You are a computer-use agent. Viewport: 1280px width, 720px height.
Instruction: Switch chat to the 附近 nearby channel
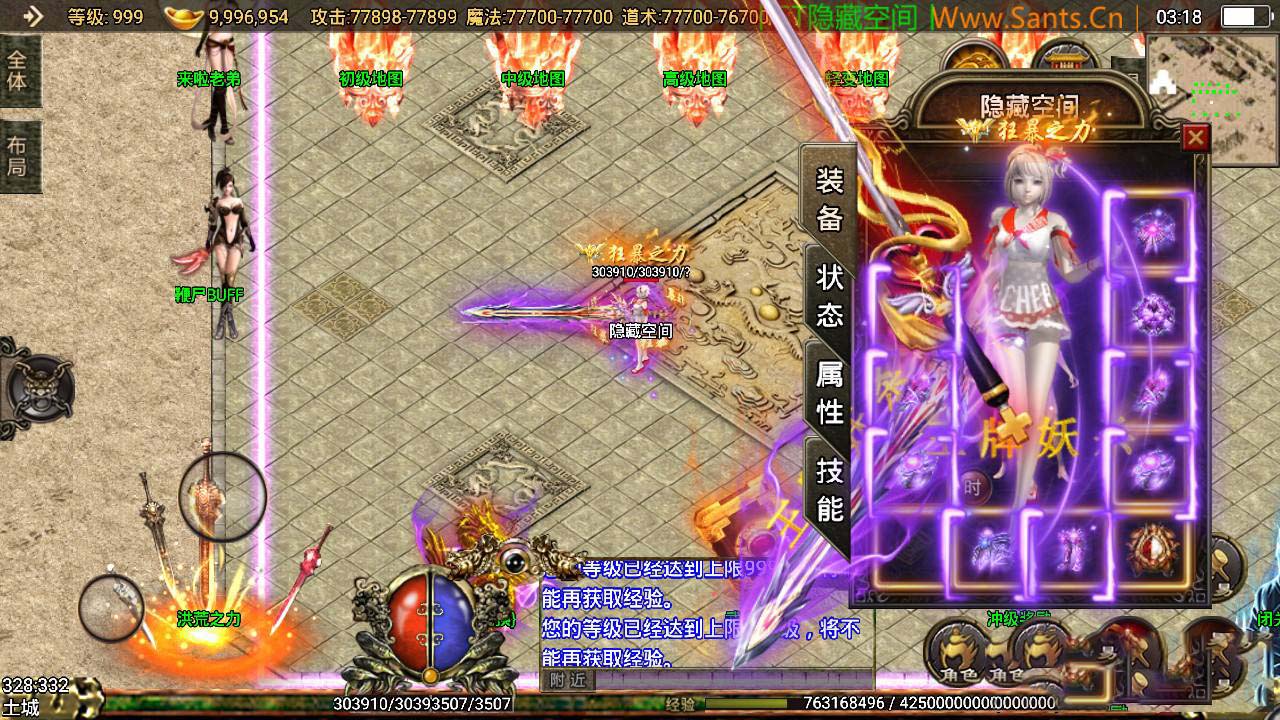pos(567,680)
